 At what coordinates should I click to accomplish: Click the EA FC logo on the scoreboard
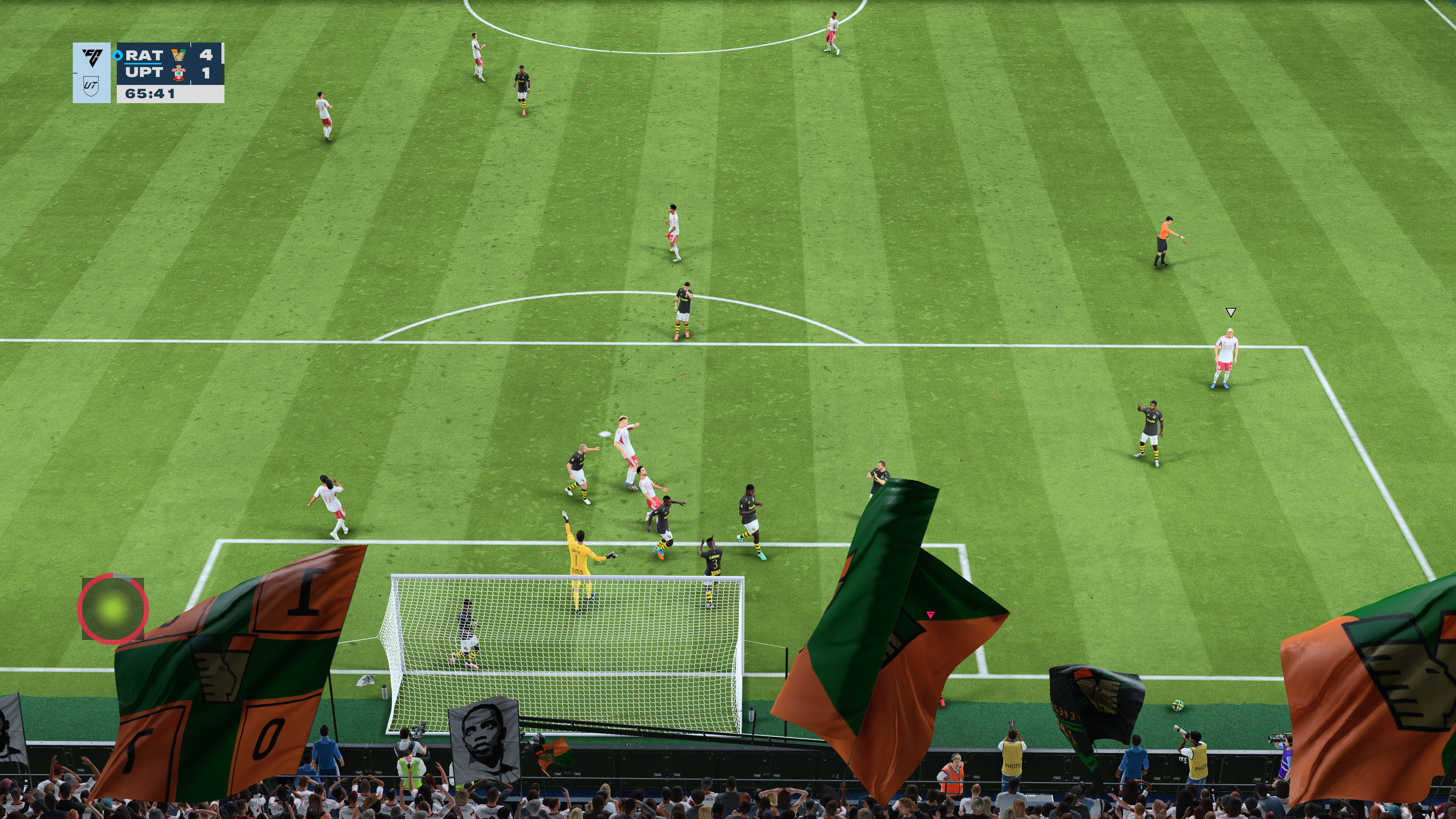click(x=92, y=57)
